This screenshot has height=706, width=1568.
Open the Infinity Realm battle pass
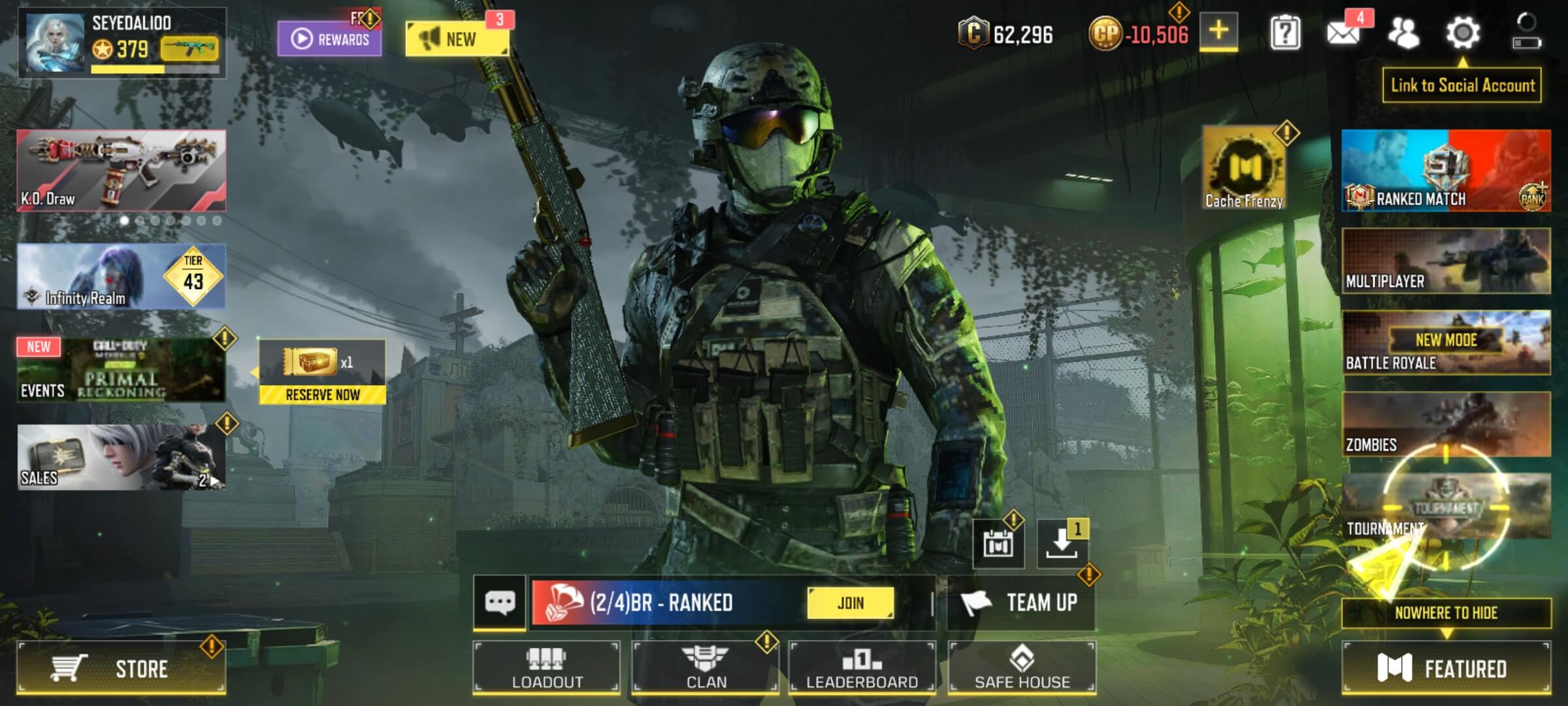coord(121,277)
